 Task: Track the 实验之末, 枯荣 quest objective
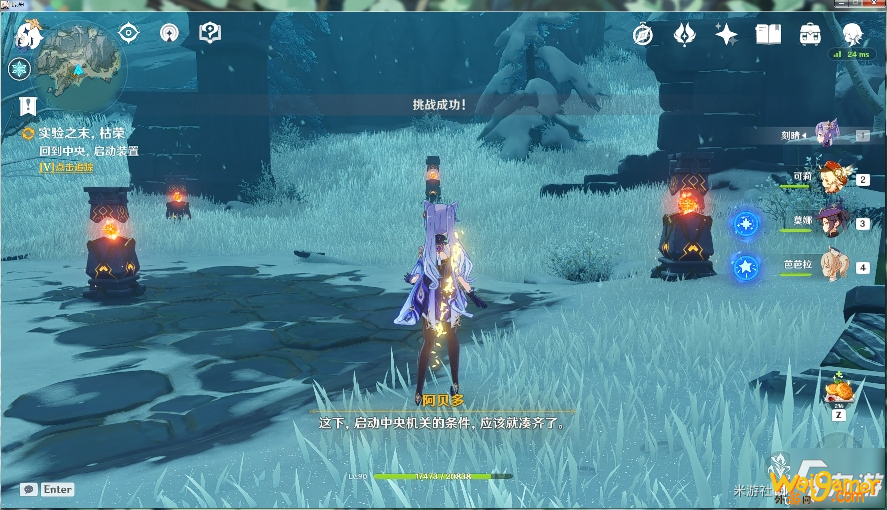82,133
